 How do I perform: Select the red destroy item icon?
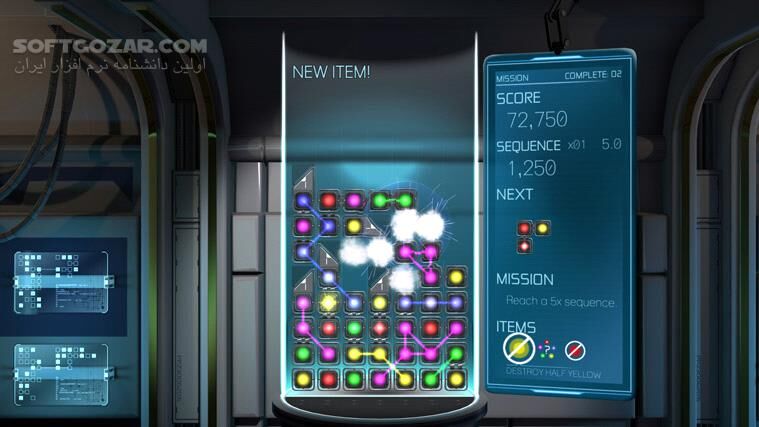click(574, 350)
